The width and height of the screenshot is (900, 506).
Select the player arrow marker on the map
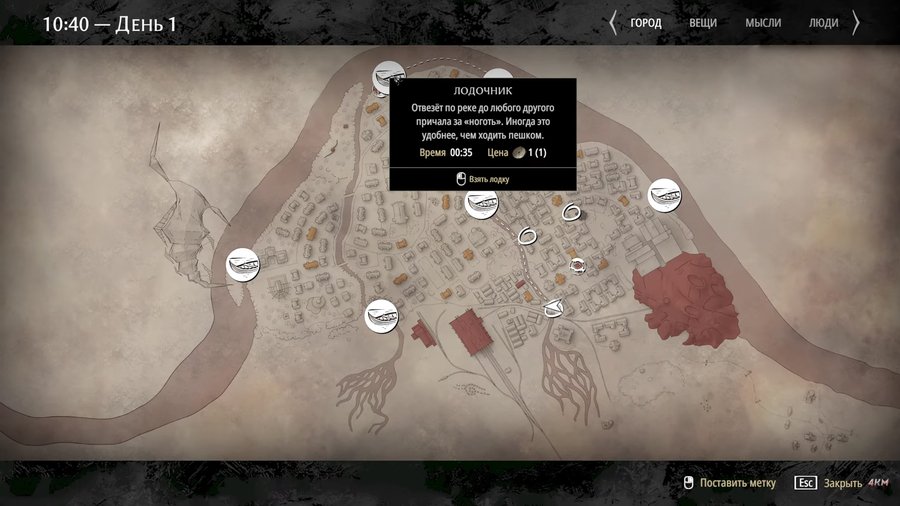tap(555, 308)
